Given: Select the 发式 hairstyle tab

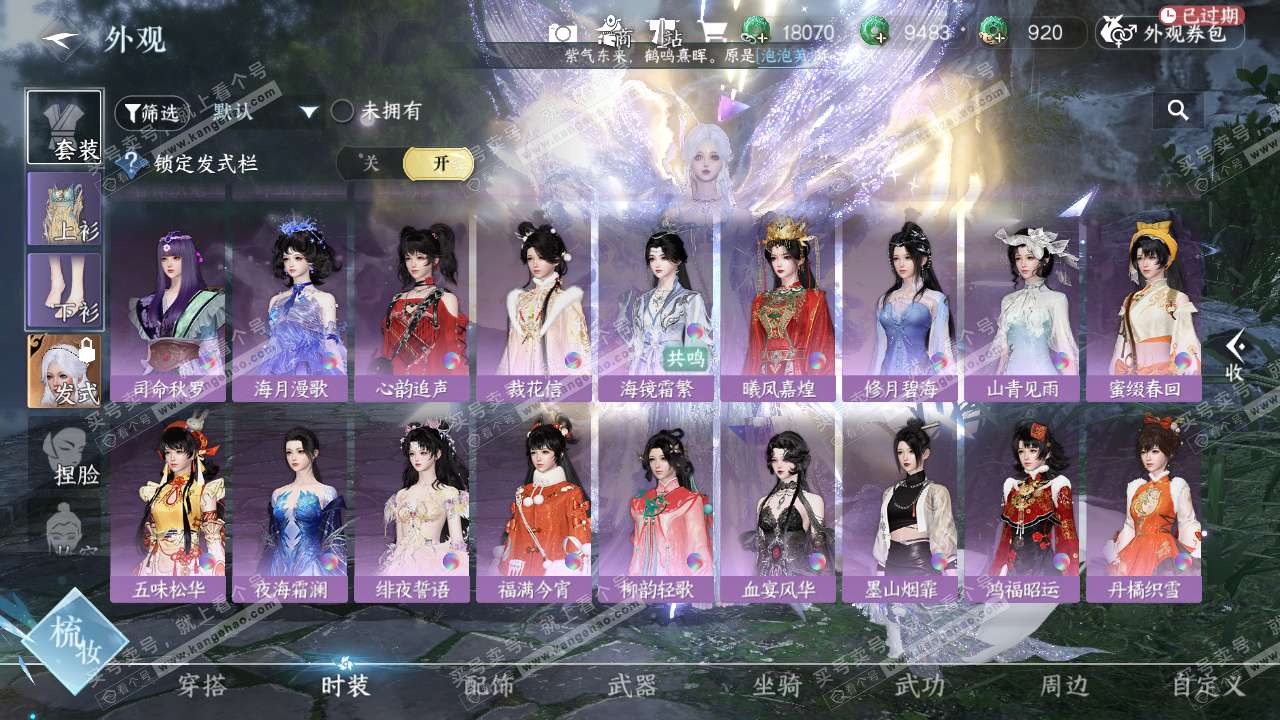Looking at the screenshot, I should pyautogui.click(x=65, y=371).
